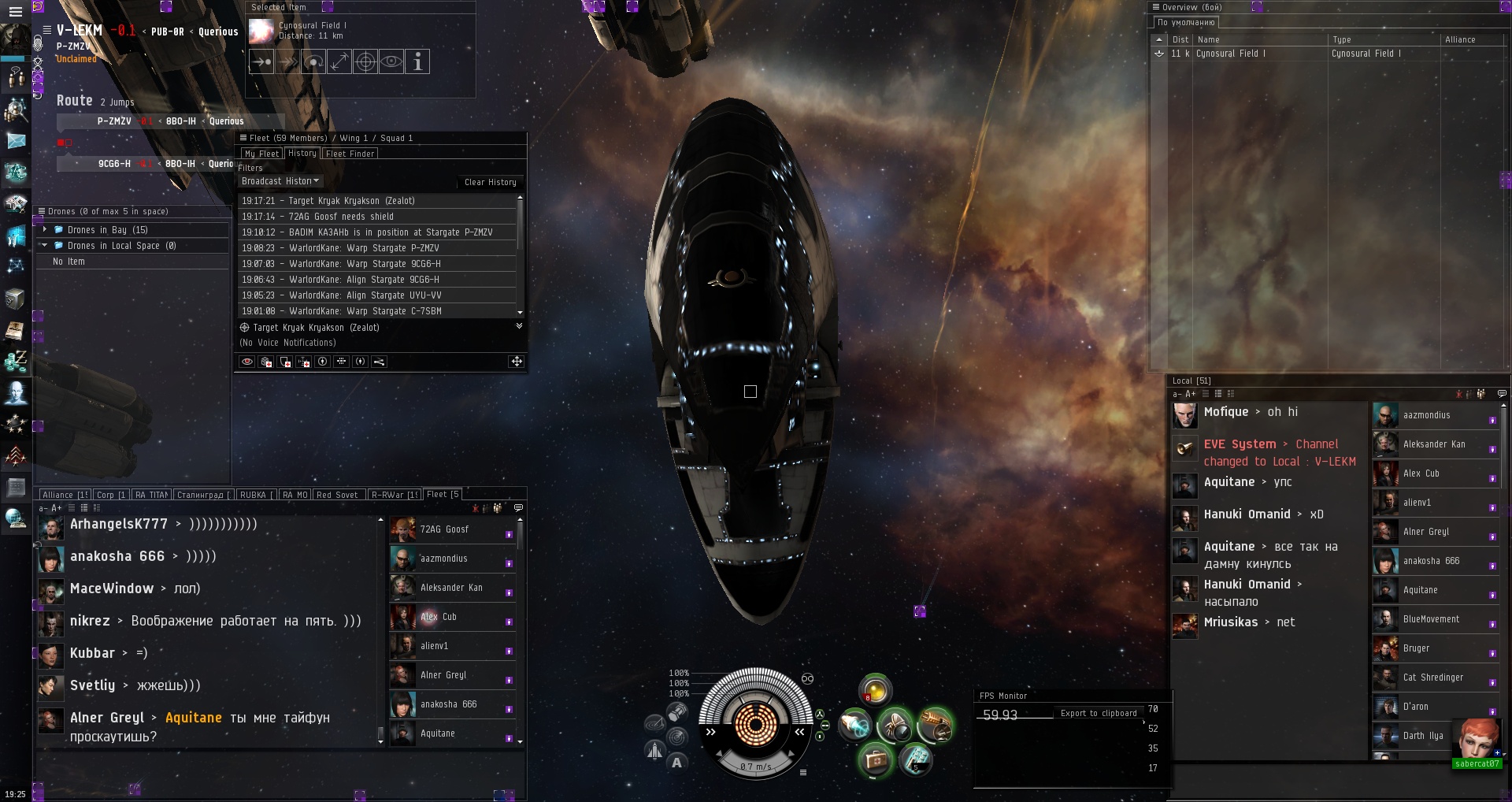Select the RA TITAN chat tab
Image resolution: width=1512 pixels, height=802 pixels.
[x=150, y=495]
